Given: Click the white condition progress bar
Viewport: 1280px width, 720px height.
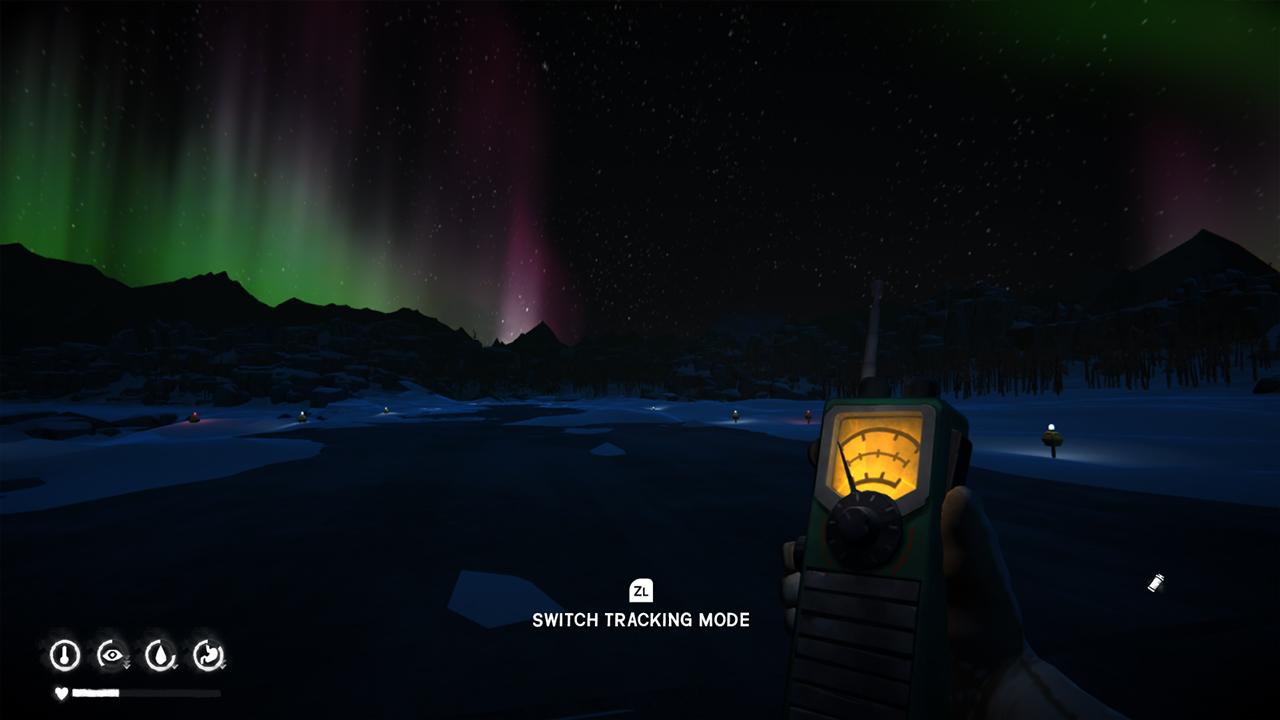Looking at the screenshot, I should (x=95, y=692).
